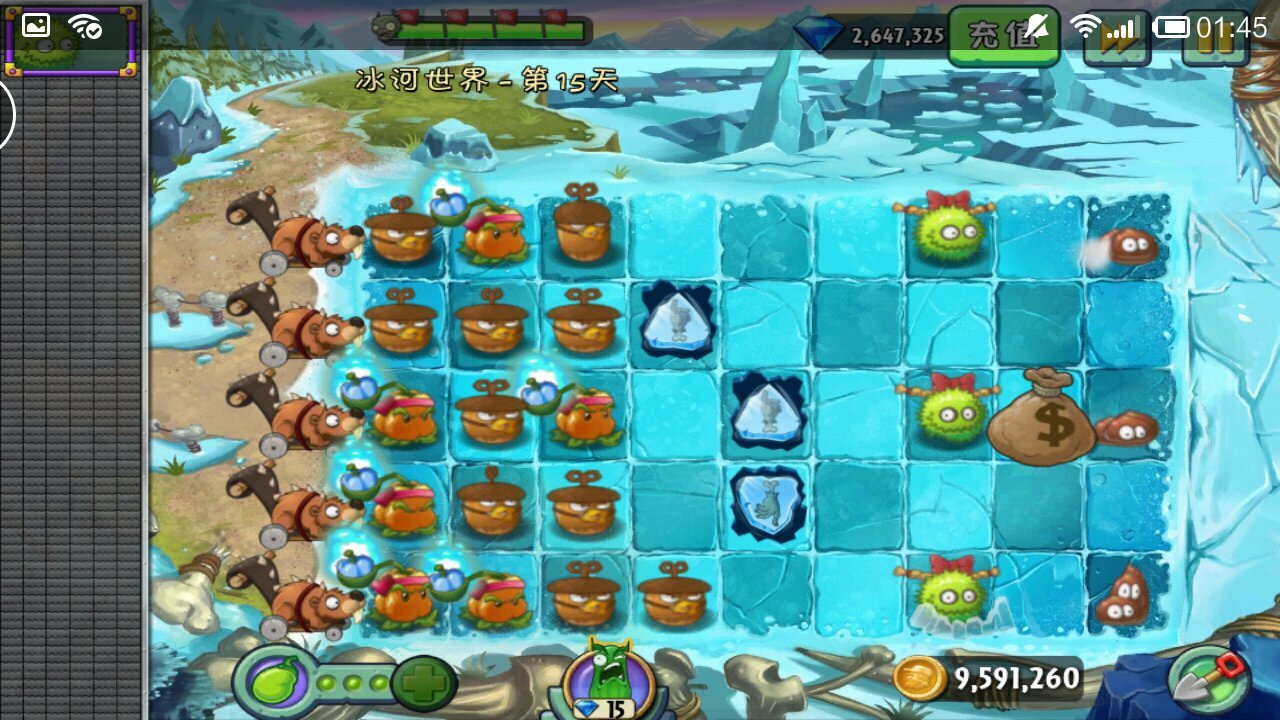Screen dimensions: 1280x720
Task: Select the shovel tool
Action: click(1209, 682)
